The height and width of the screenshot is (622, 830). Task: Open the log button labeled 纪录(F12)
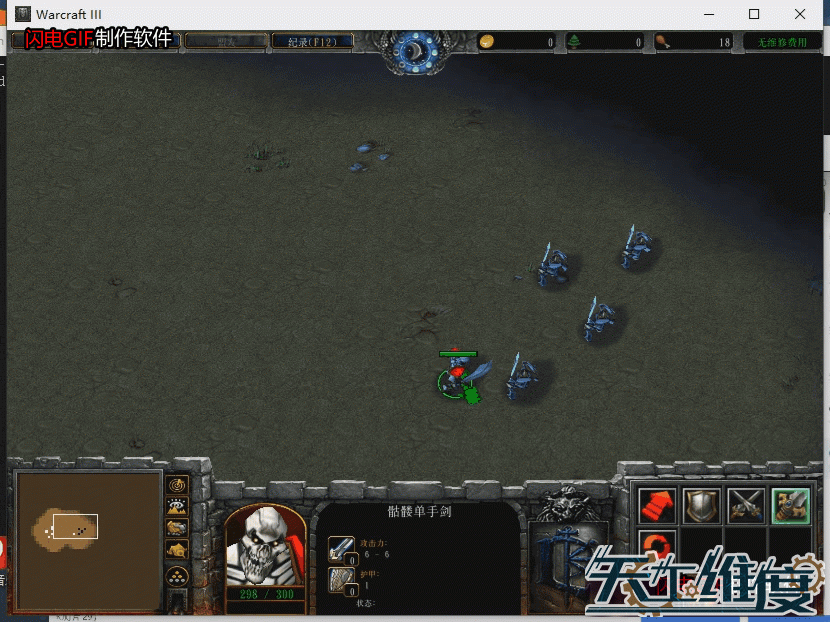312,41
